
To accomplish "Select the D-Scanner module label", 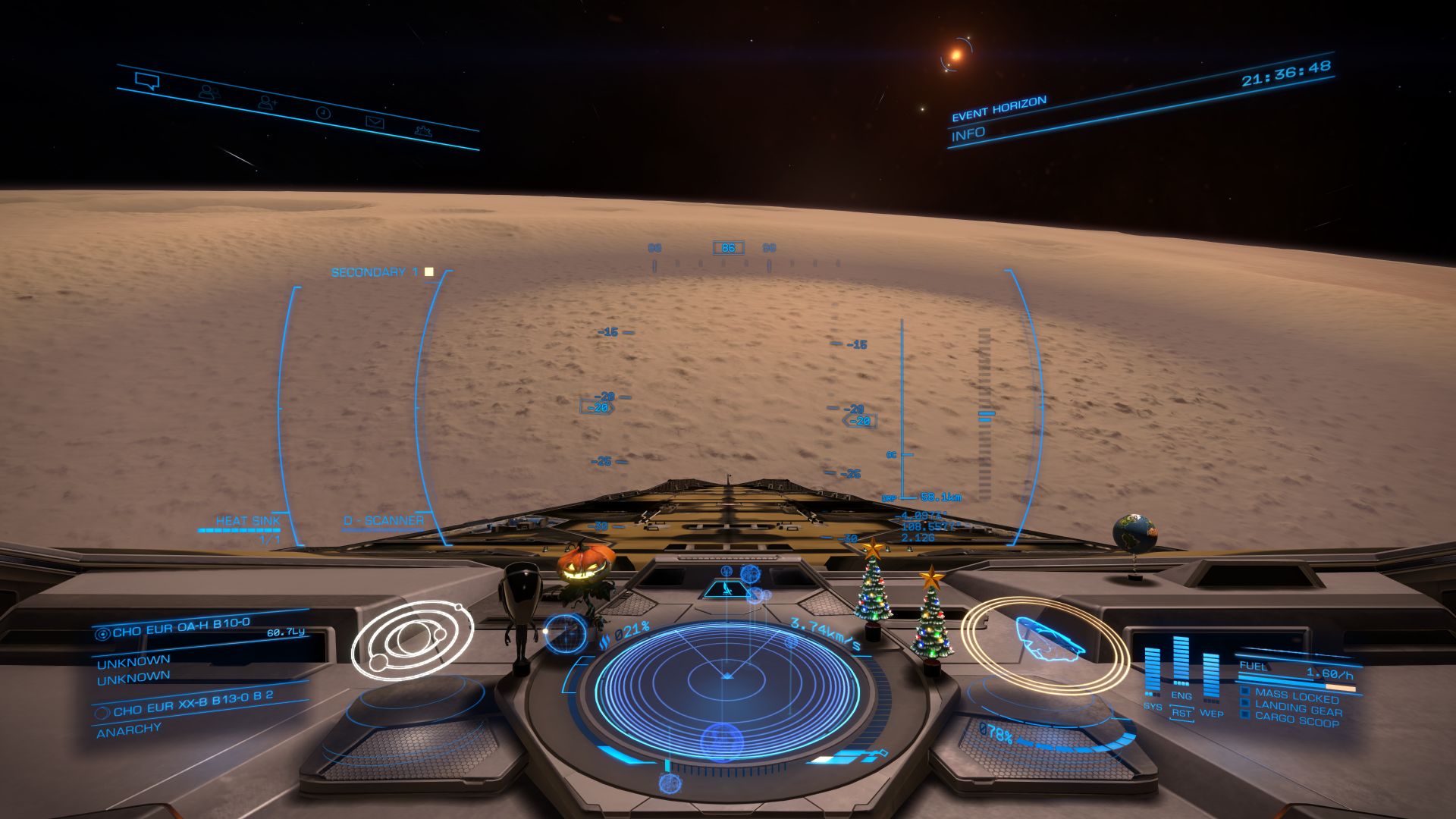I will coord(384,521).
